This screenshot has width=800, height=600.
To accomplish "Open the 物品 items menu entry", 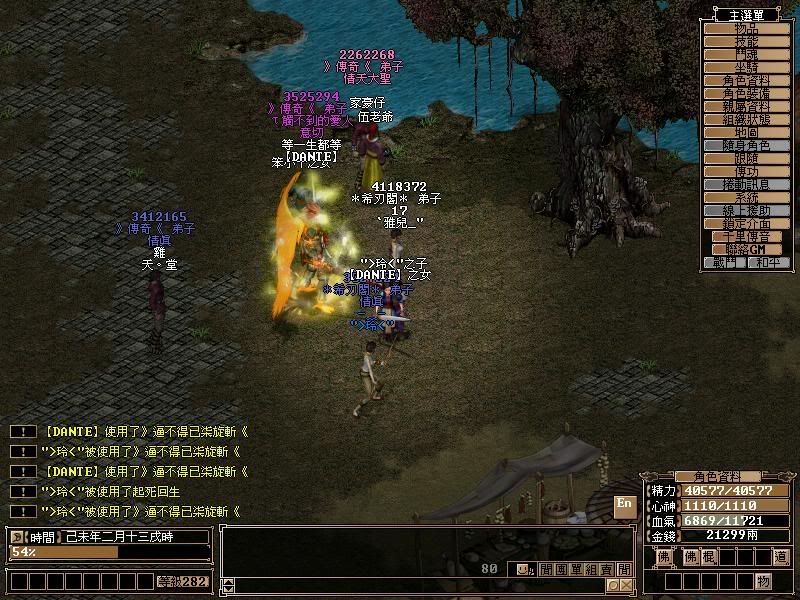I will (x=746, y=29).
